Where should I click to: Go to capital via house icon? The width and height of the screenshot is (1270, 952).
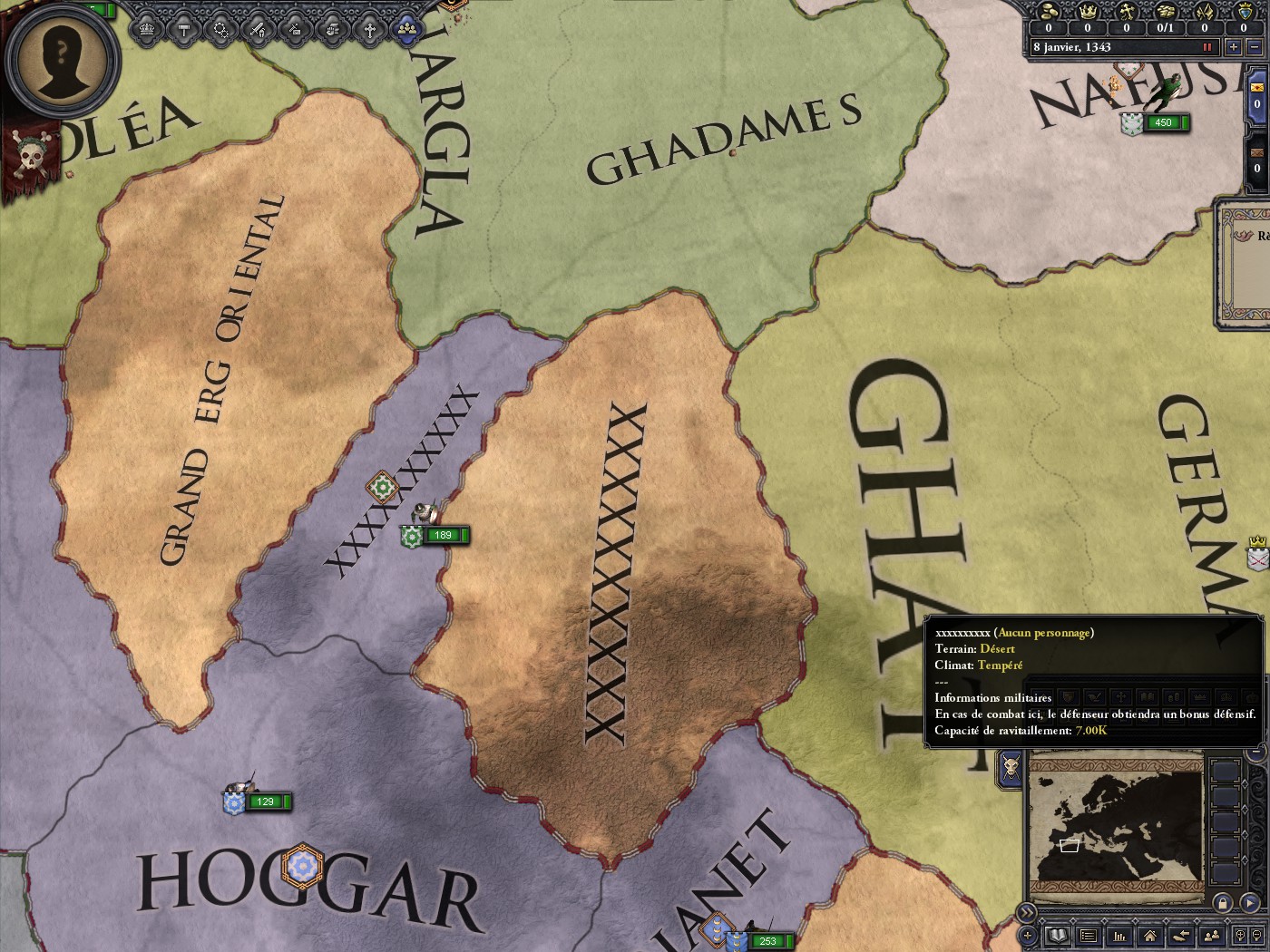pos(1151,937)
